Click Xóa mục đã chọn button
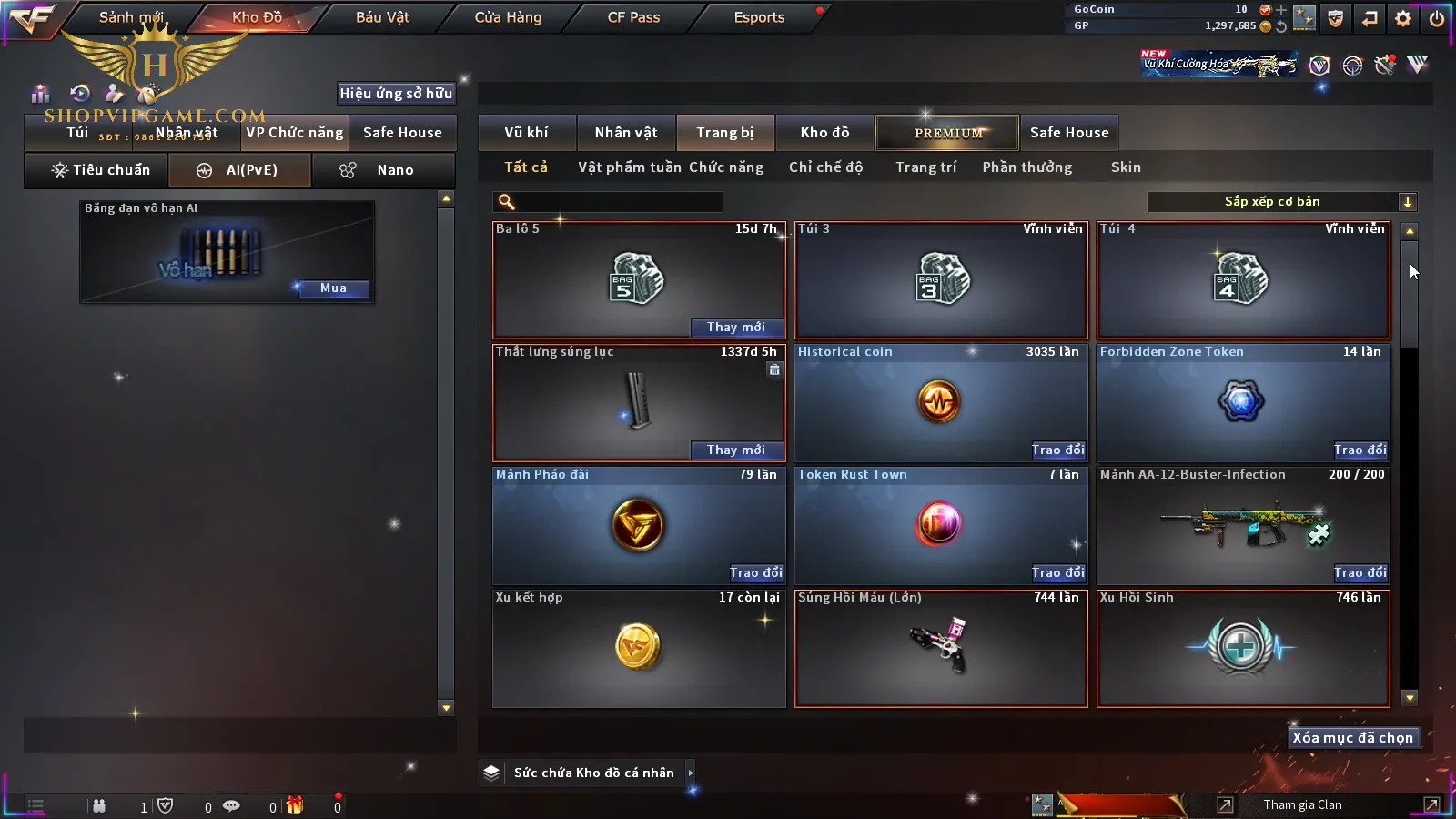This screenshot has height=819, width=1456. (1352, 738)
